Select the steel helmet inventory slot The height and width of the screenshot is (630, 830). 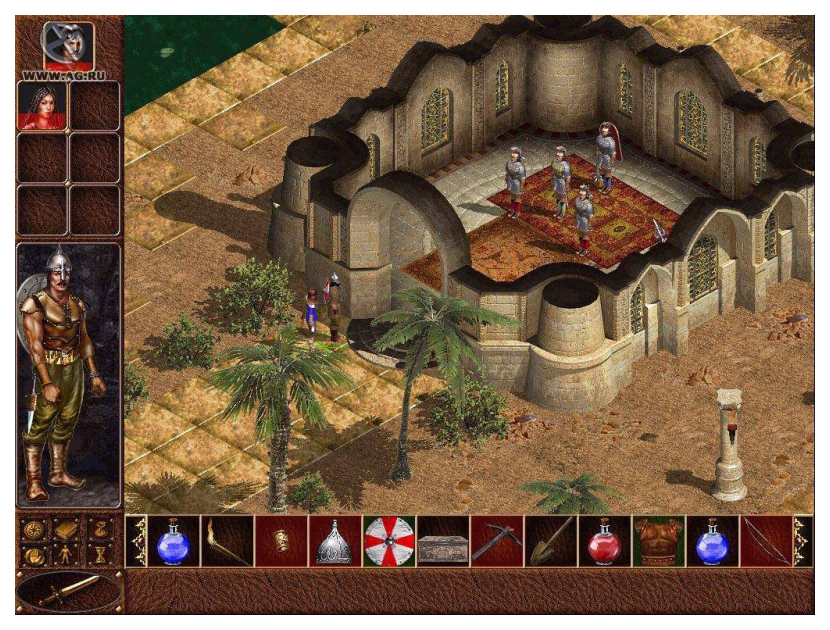pyautogui.click(x=335, y=541)
